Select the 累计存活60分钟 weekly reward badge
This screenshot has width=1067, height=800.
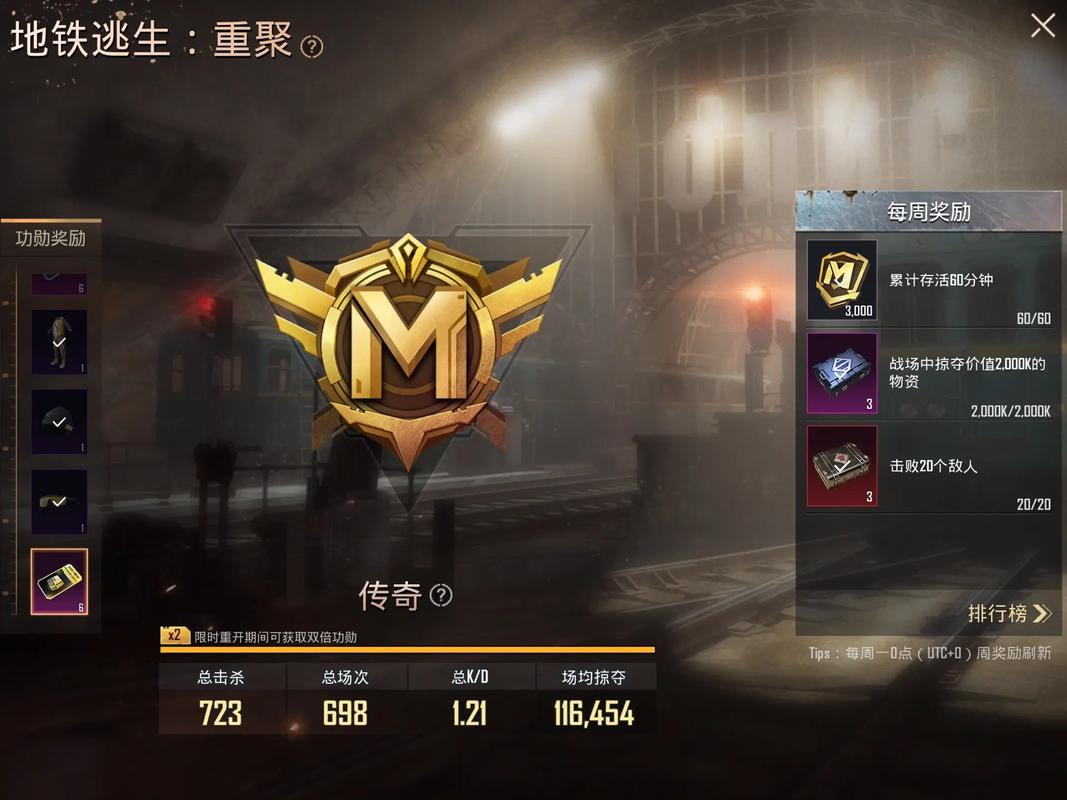coord(842,281)
